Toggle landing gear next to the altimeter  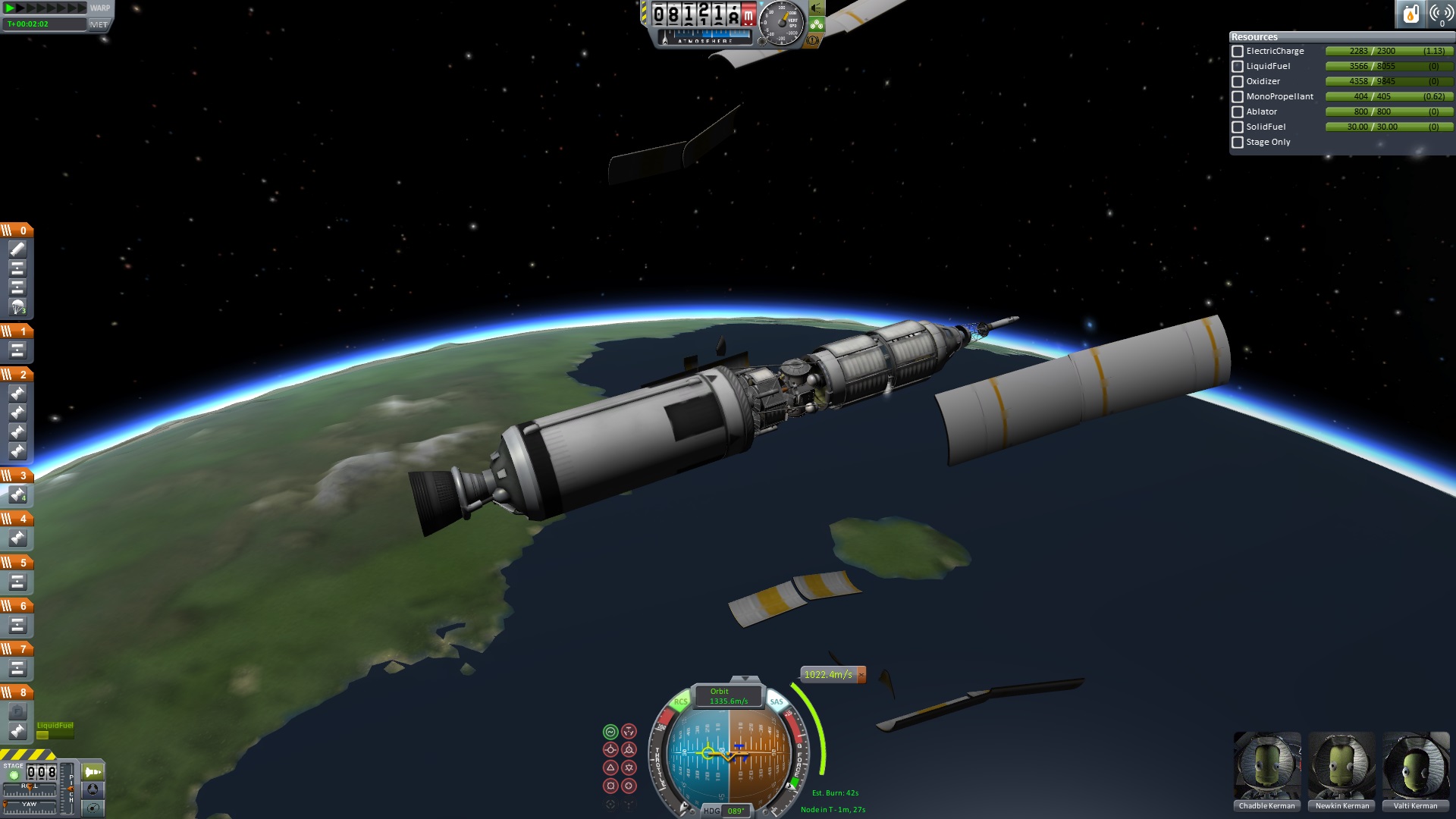pos(817,24)
